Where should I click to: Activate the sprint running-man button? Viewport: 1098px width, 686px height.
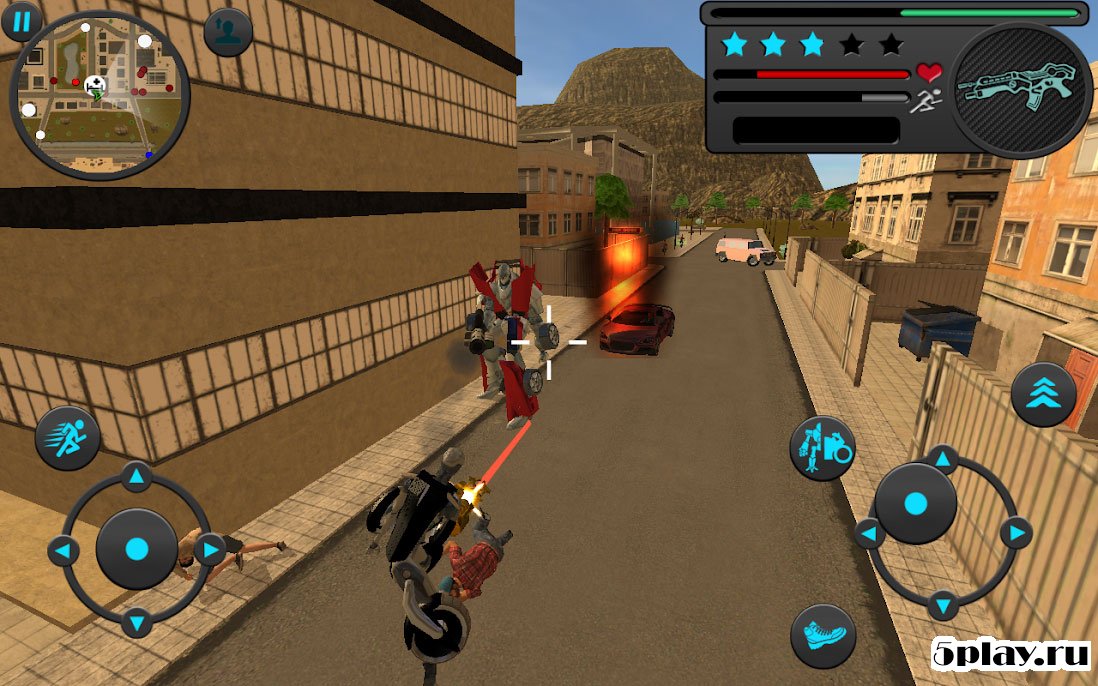pos(68,438)
